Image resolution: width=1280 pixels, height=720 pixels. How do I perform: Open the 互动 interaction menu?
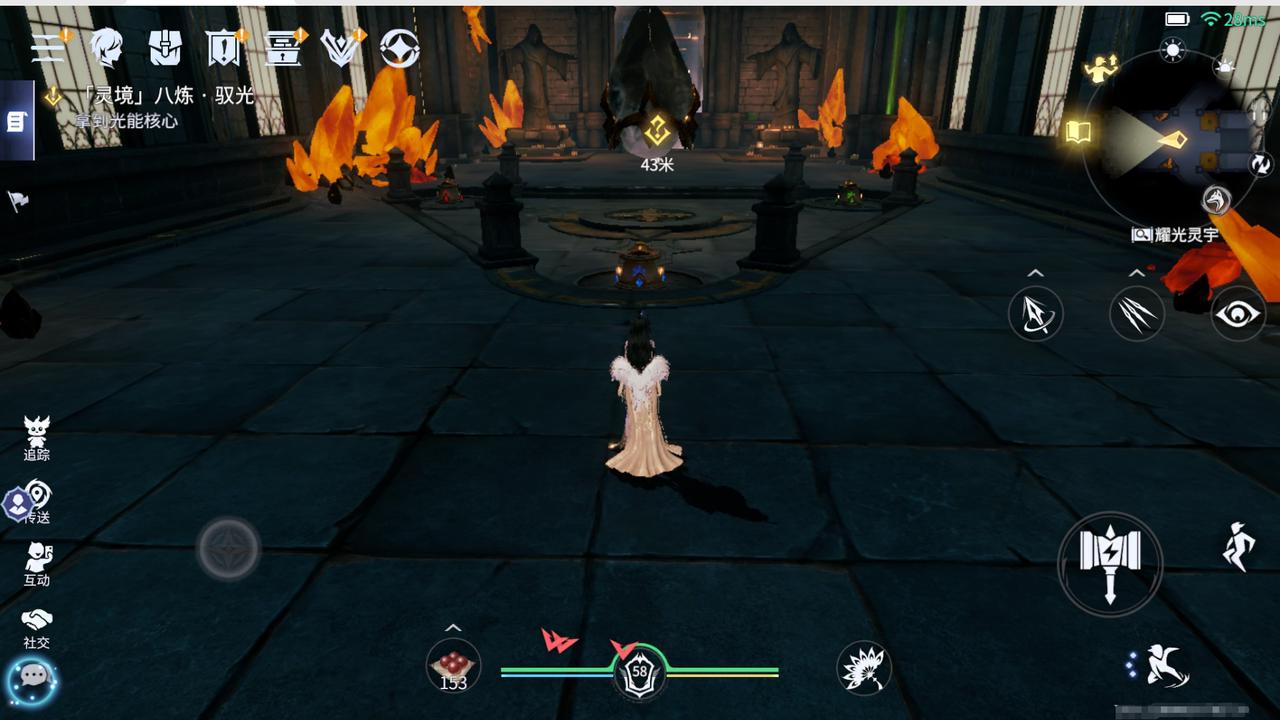tap(37, 564)
